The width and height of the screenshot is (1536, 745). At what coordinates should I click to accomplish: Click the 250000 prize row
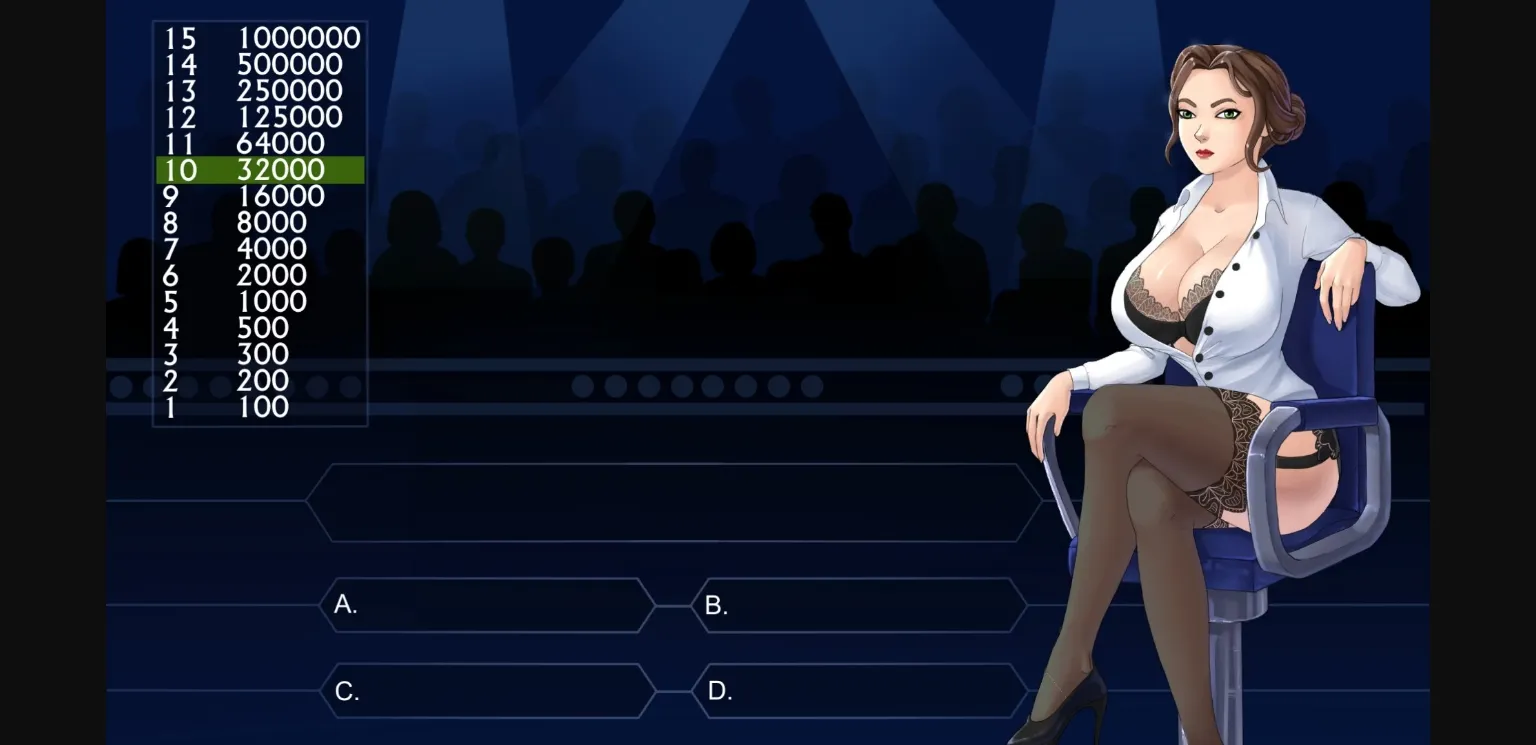258,90
